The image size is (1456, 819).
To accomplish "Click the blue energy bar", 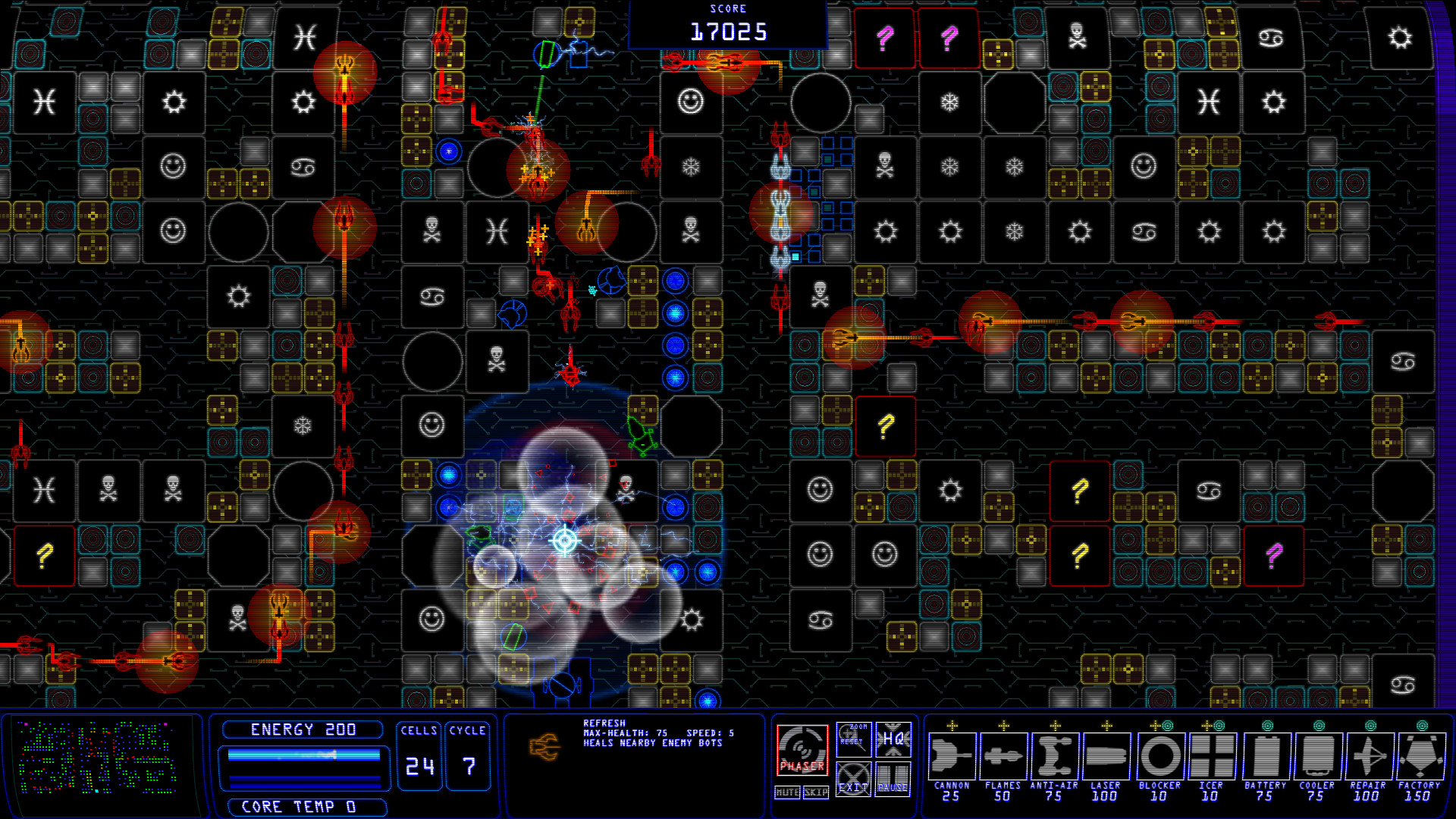I will pyautogui.click(x=303, y=755).
